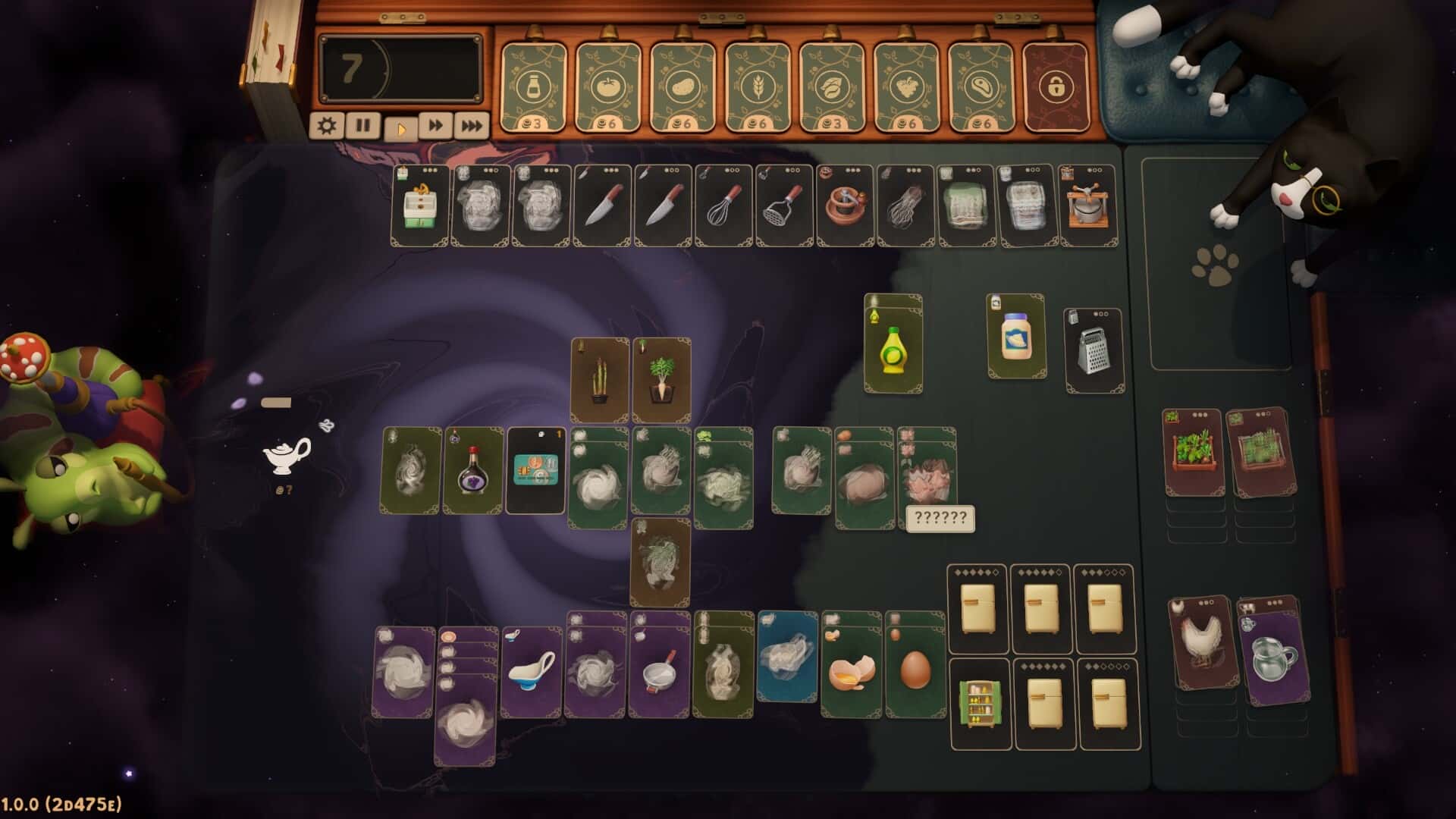This screenshot has height=819, width=1456.
Task: Pause the game timer
Action: tap(363, 125)
